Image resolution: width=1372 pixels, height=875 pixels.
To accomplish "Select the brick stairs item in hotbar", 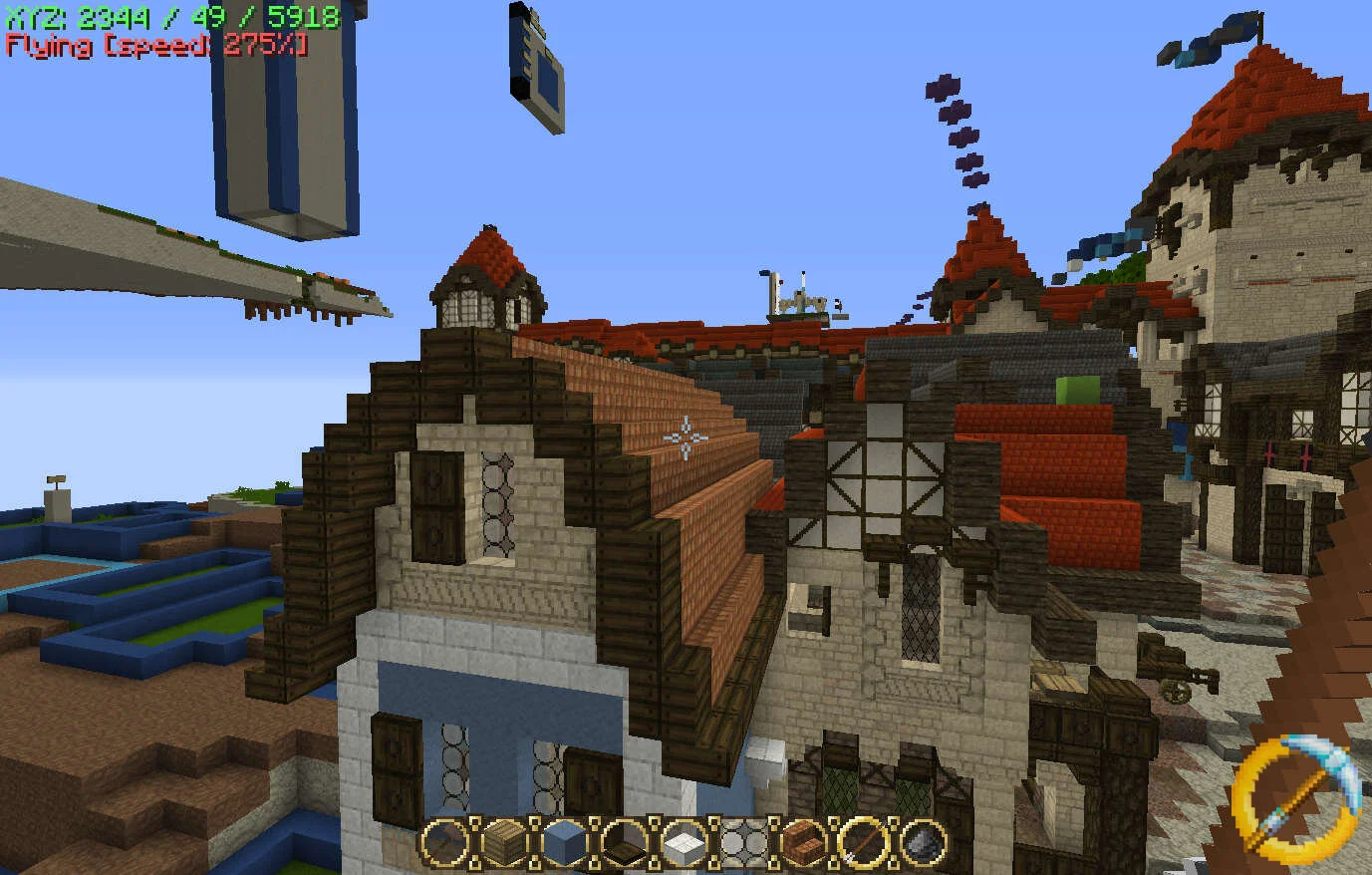I will tap(805, 845).
